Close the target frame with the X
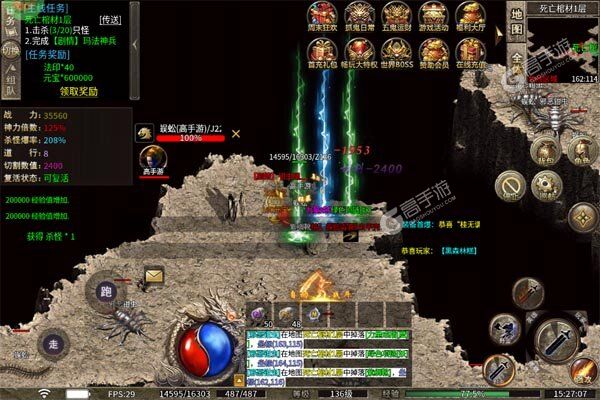Viewport: 600px width, 400px height. pos(236,132)
